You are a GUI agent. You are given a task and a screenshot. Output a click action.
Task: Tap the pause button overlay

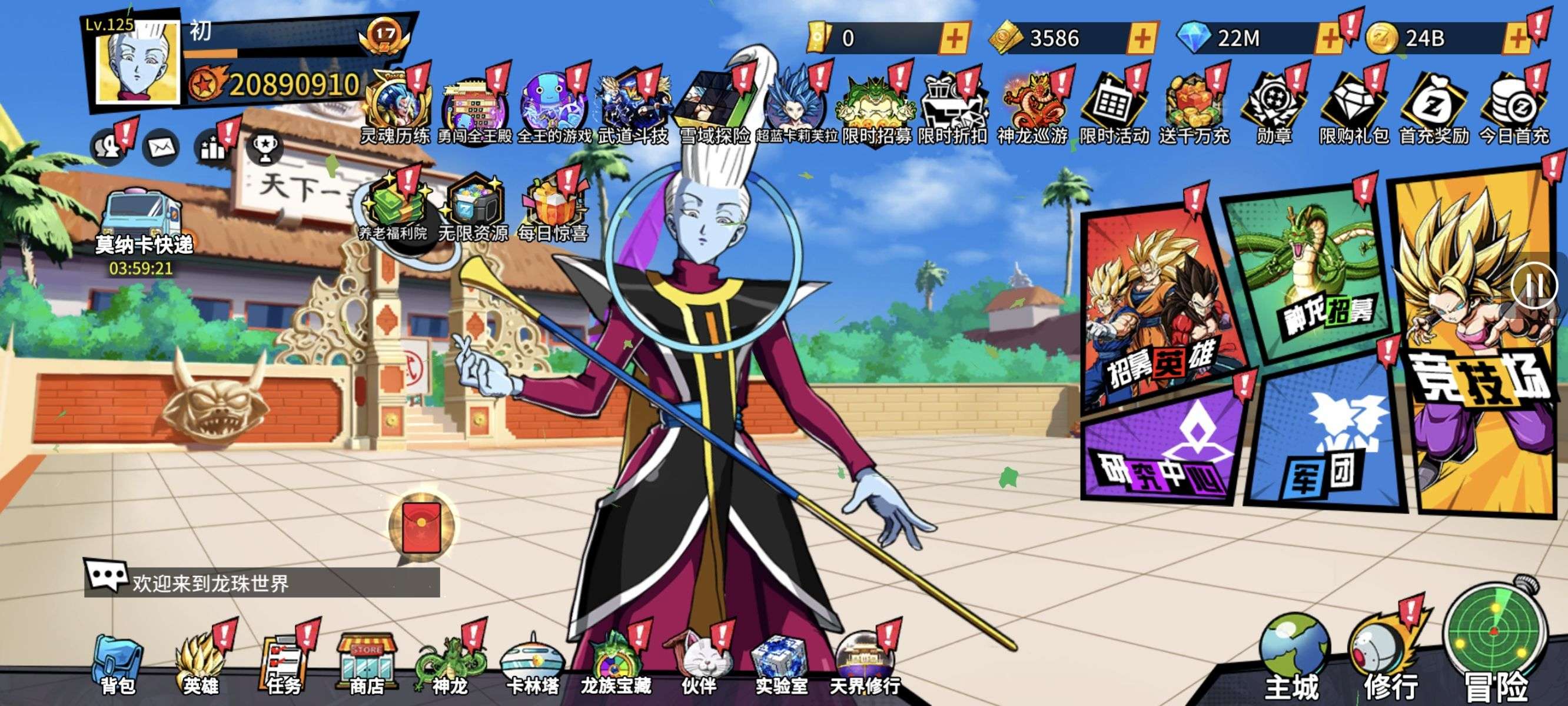(1534, 286)
